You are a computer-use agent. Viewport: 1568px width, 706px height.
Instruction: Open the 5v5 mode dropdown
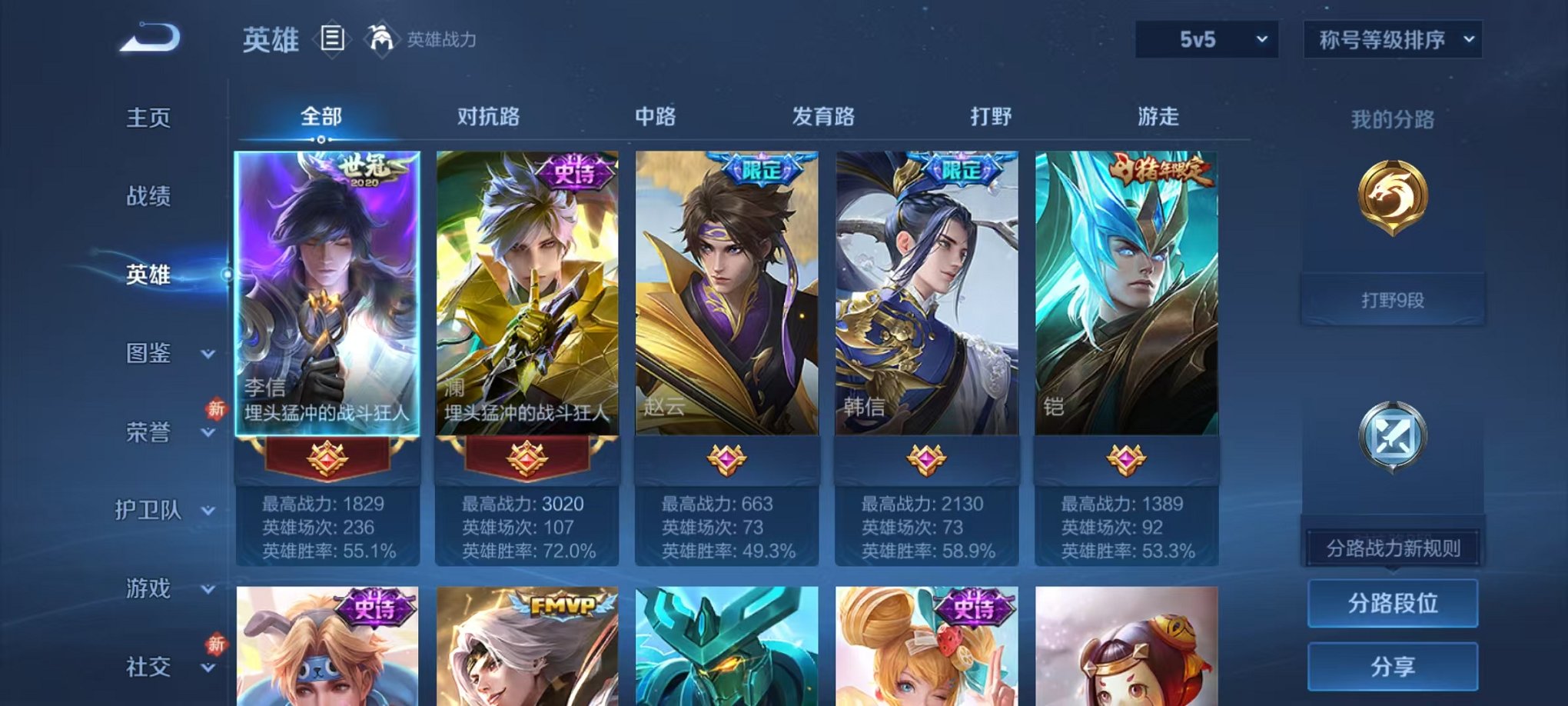coord(1204,38)
